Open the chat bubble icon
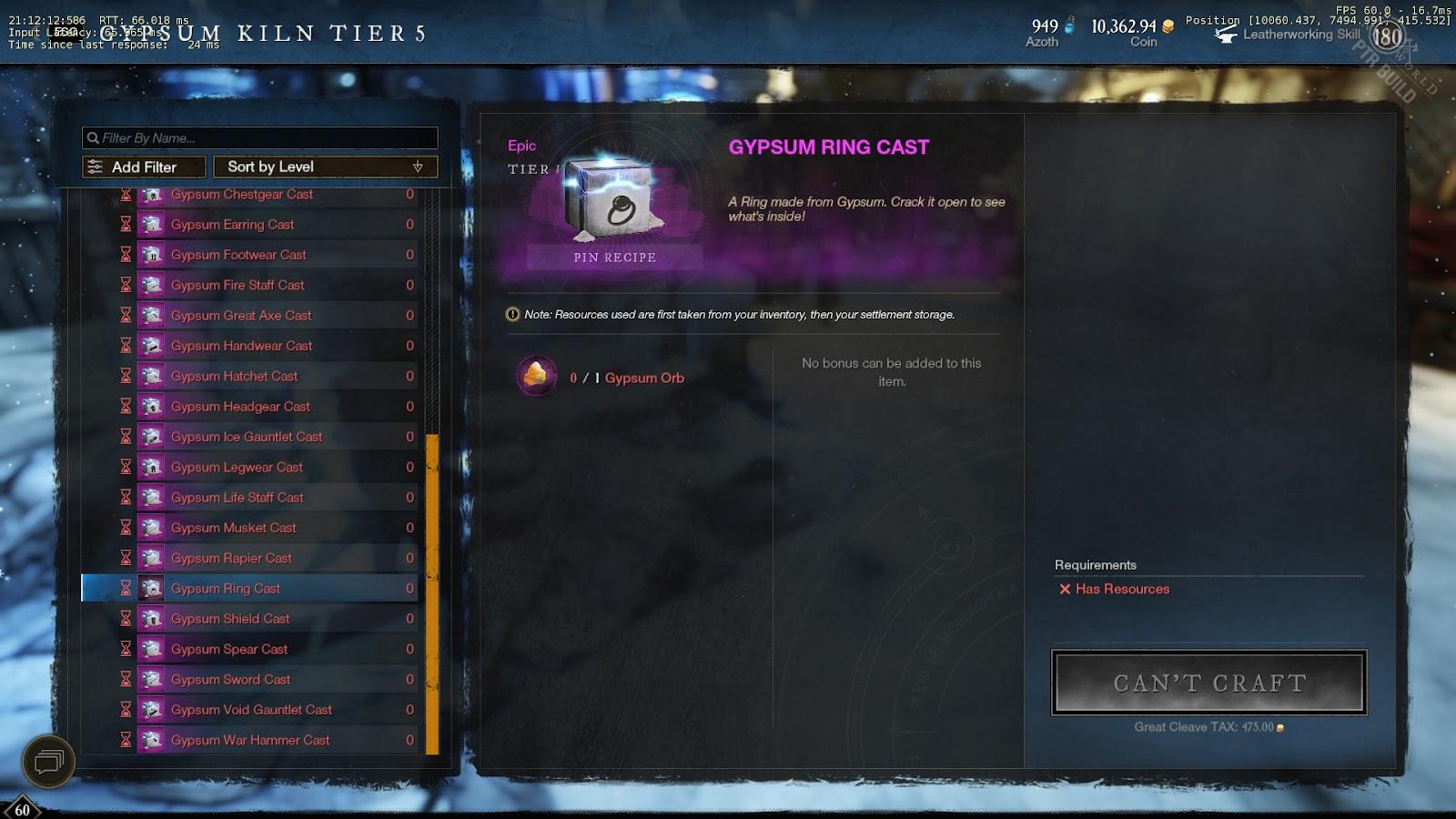Screen dimensions: 1456x819 (x=48, y=761)
